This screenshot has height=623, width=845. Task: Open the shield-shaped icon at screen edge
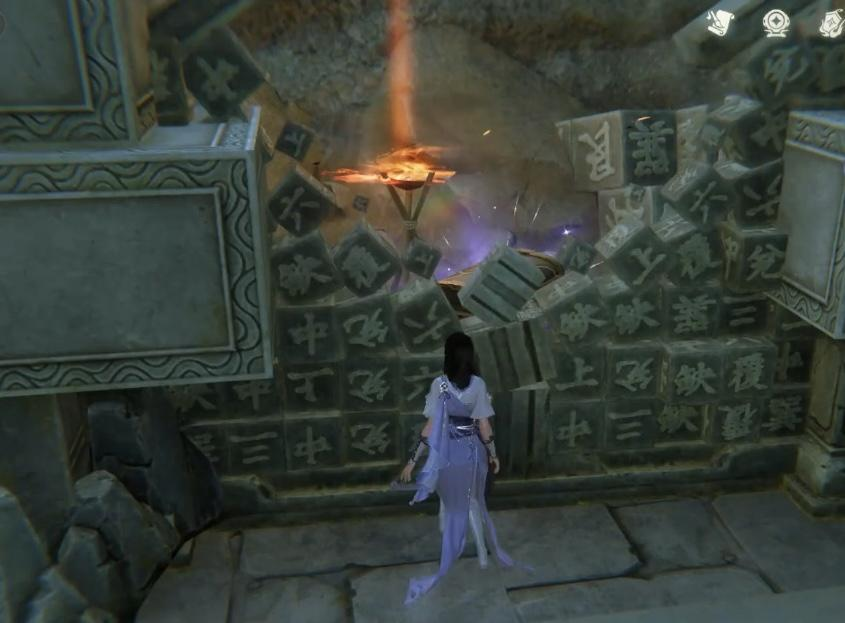(832, 22)
